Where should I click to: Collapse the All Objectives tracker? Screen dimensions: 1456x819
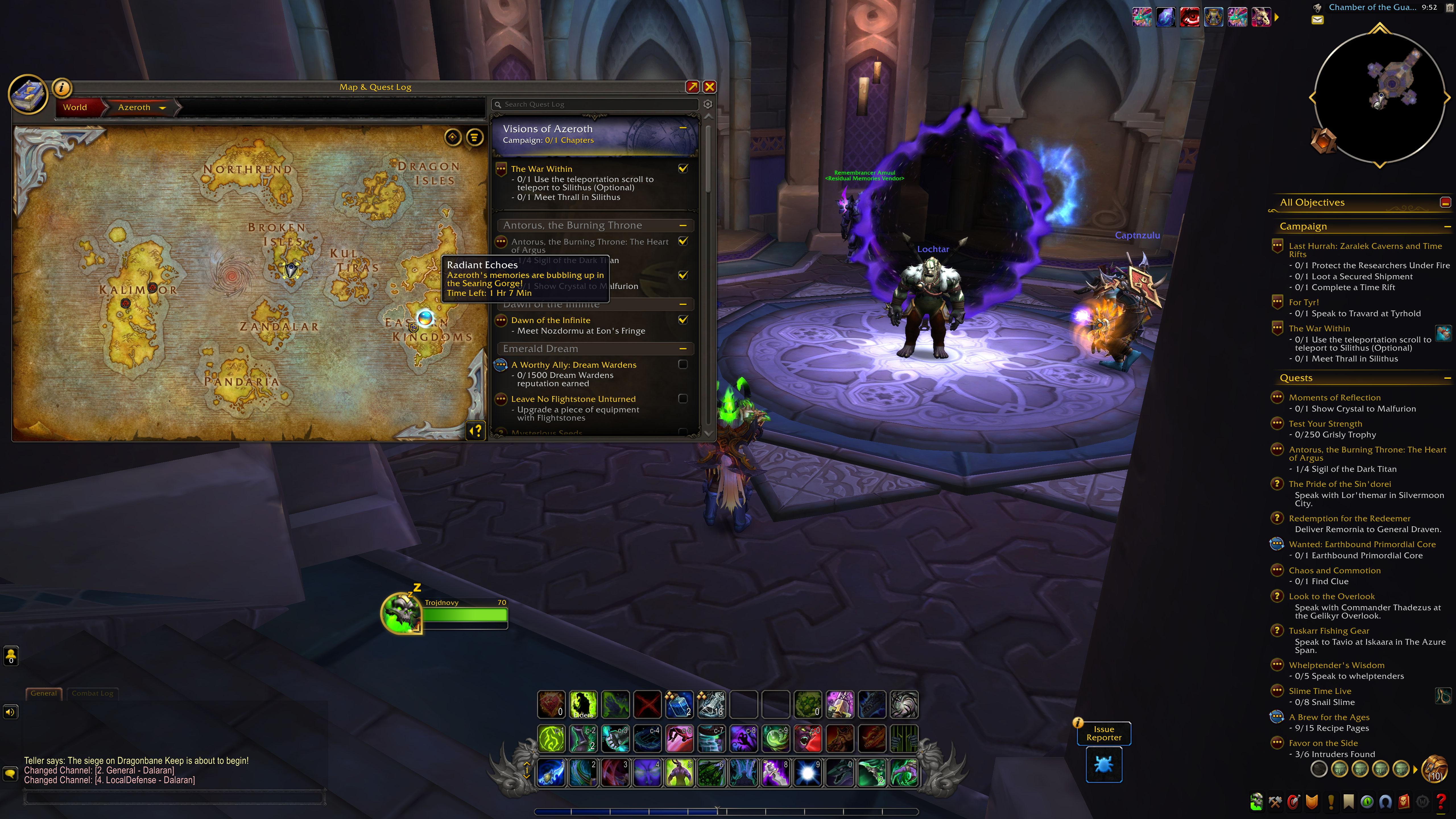point(1445,202)
